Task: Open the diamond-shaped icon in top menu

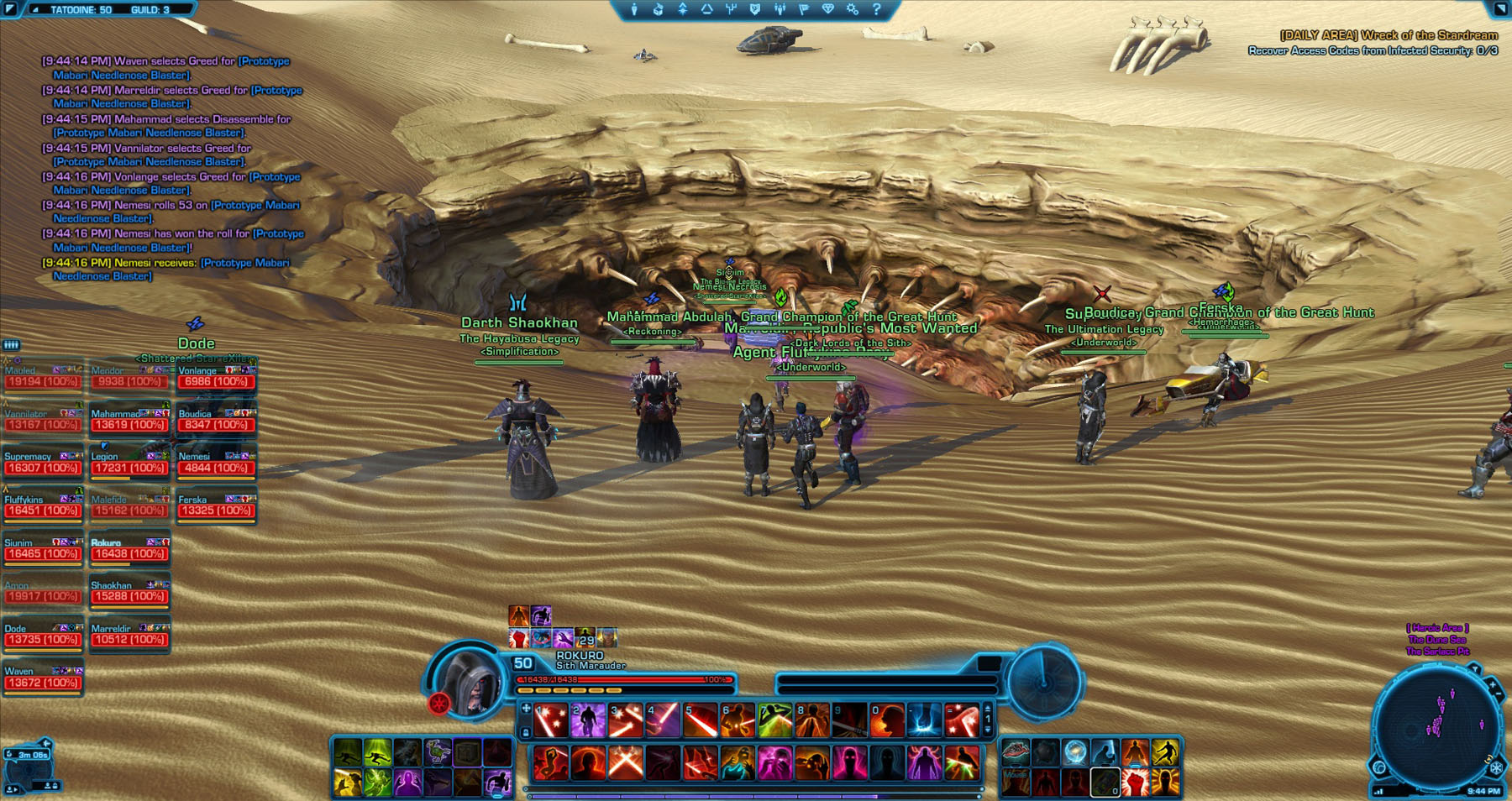Action: tap(828, 9)
